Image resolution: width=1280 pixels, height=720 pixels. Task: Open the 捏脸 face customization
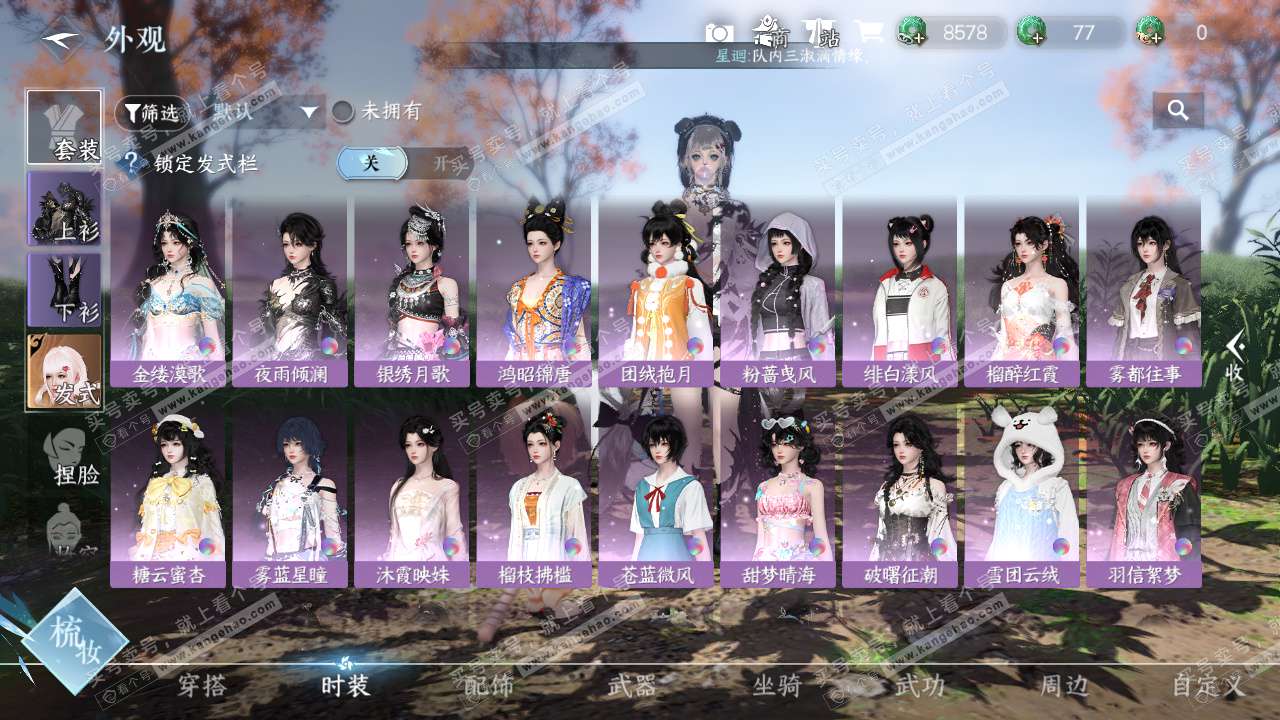pos(72,456)
